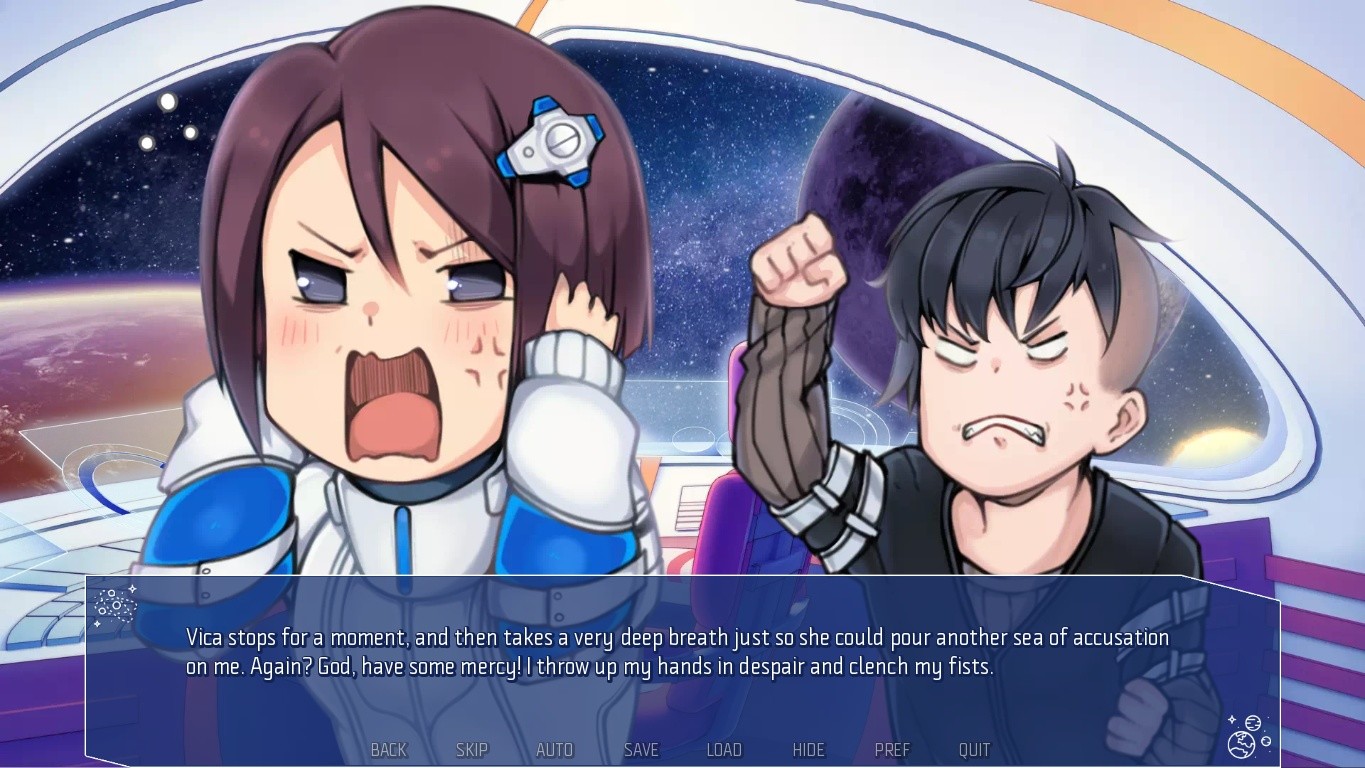The image size is (1365, 768).
Task: Go back with the BACK button
Action: point(389,750)
